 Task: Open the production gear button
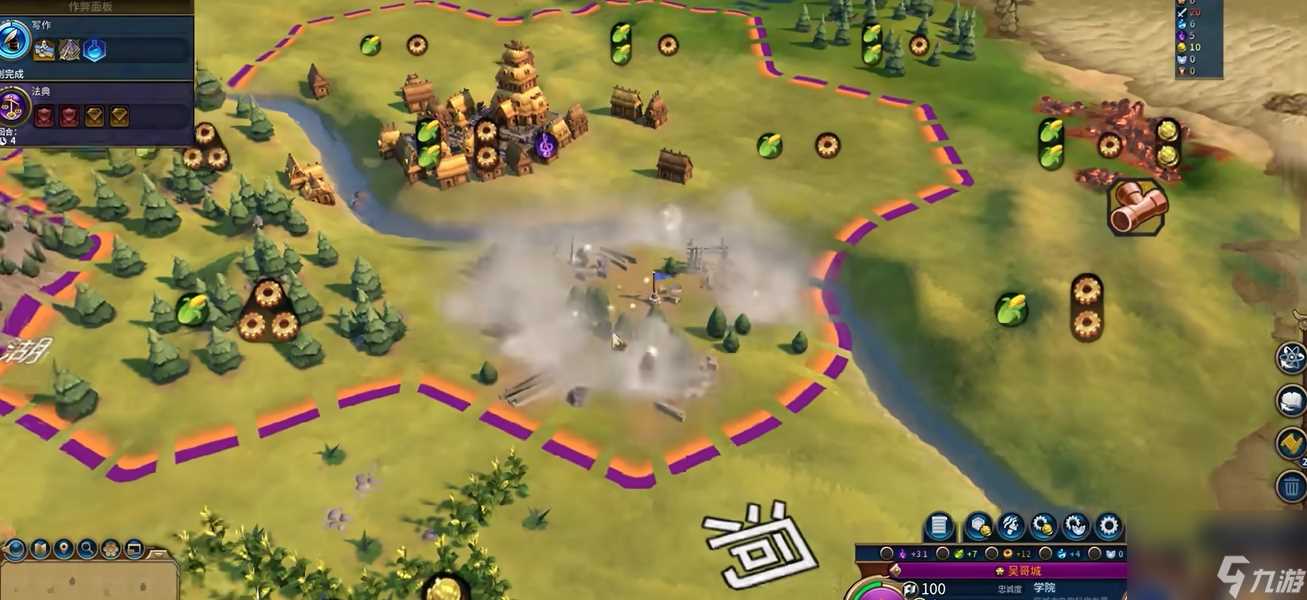click(x=1108, y=525)
